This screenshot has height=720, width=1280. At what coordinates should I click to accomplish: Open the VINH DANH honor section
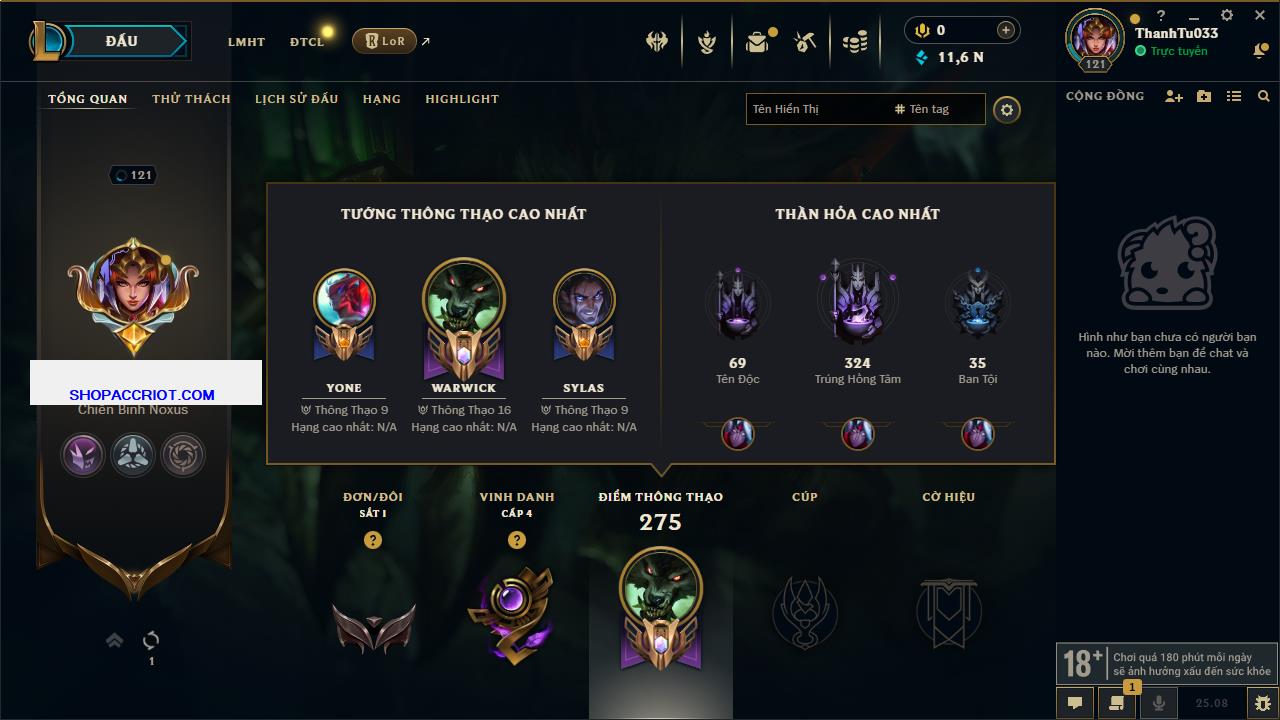coord(516,600)
